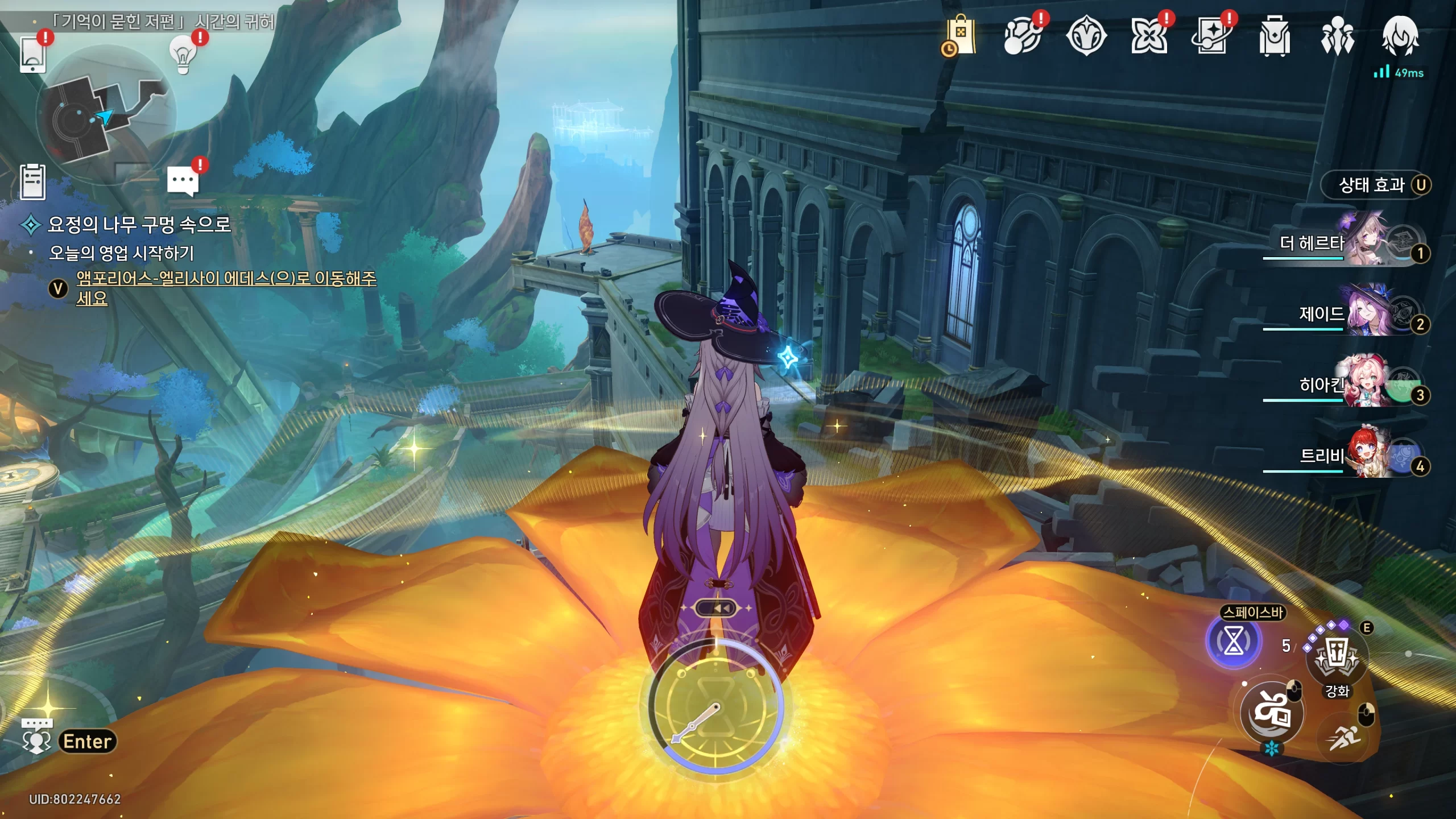Activate the hourglass technique skill
Screen dimensions: 1456x819
(x=1233, y=642)
